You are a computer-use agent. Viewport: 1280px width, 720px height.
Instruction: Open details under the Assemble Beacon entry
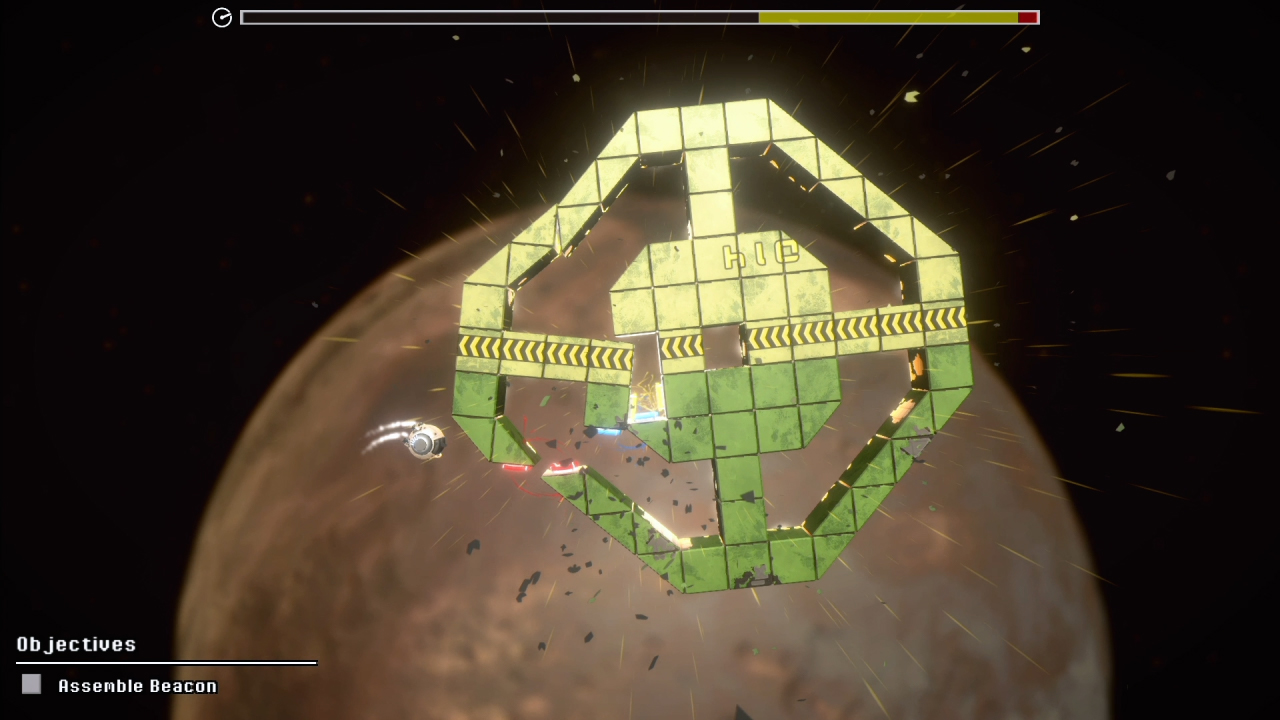(x=137, y=686)
